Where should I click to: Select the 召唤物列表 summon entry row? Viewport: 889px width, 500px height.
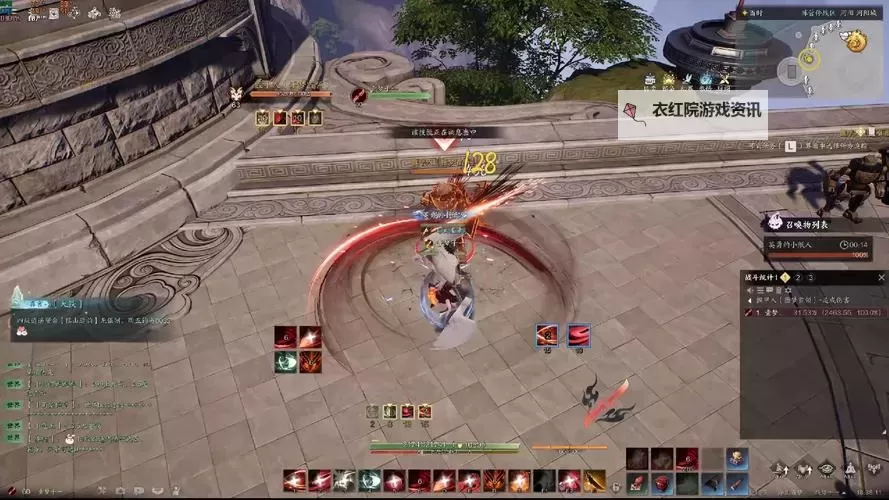click(x=817, y=245)
